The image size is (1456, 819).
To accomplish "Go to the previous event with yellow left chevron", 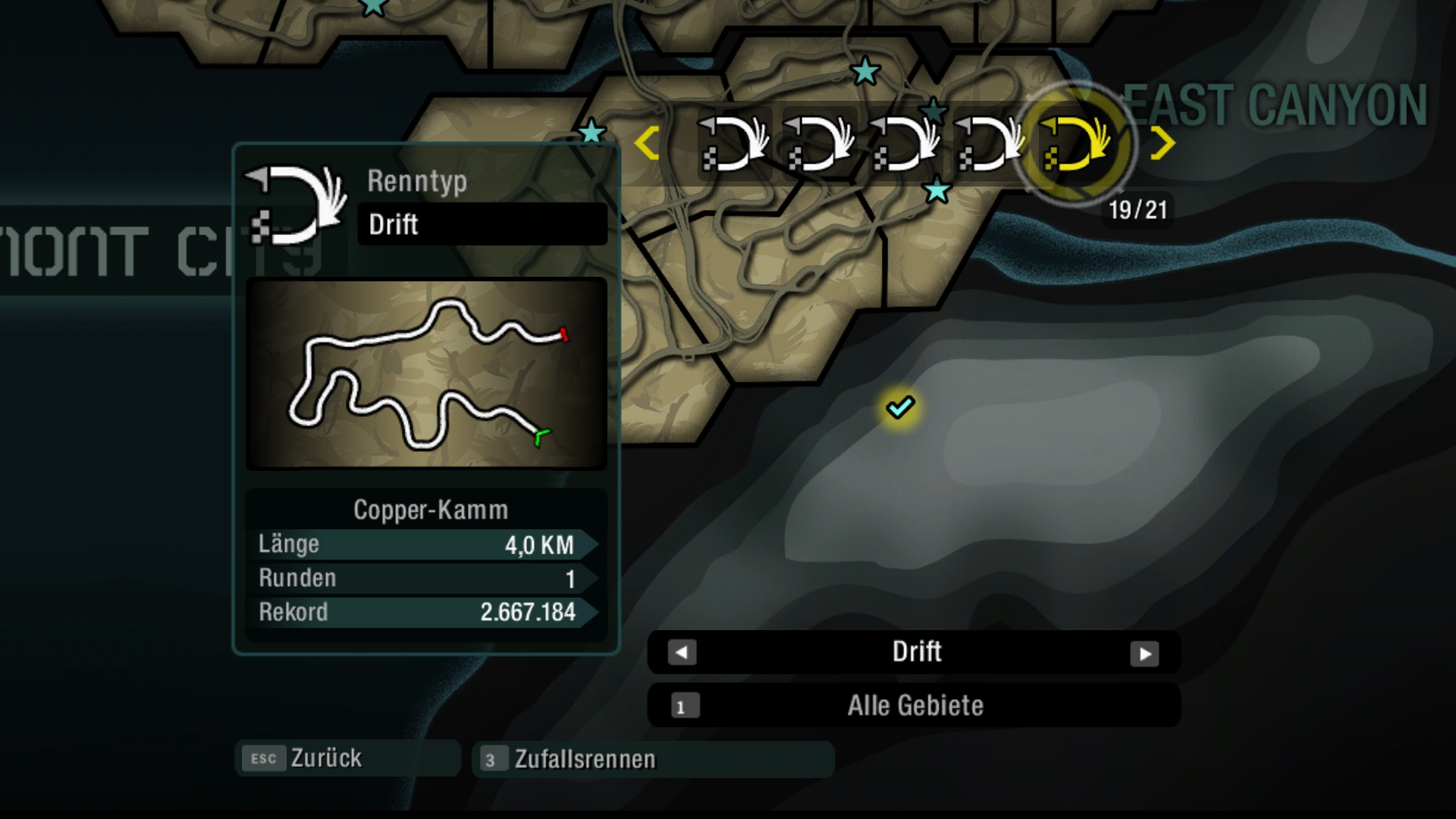I will pyautogui.click(x=647, y=143).
